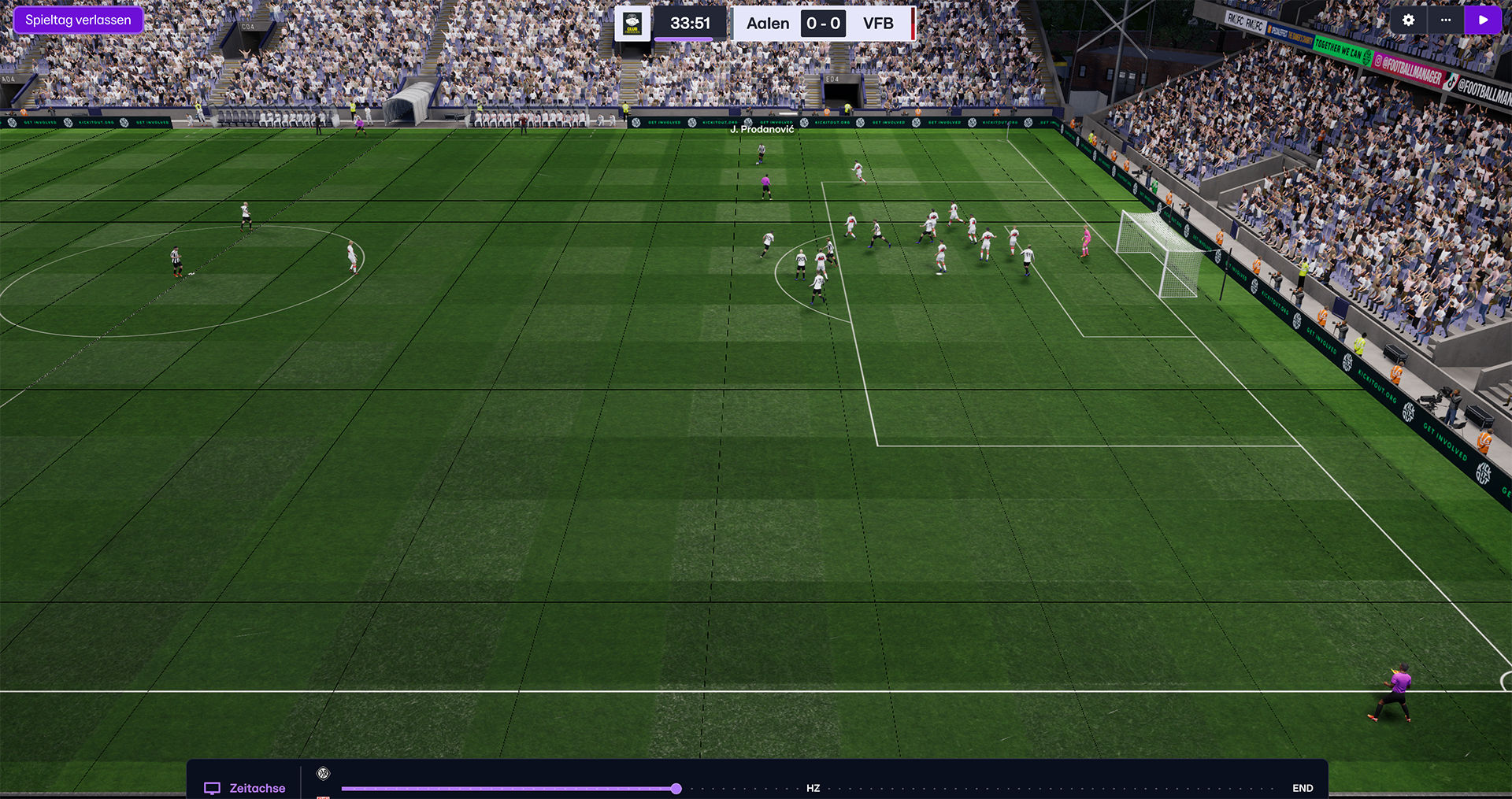
Task: Click the timeline progress slider handle
Action: click(676, 789)
